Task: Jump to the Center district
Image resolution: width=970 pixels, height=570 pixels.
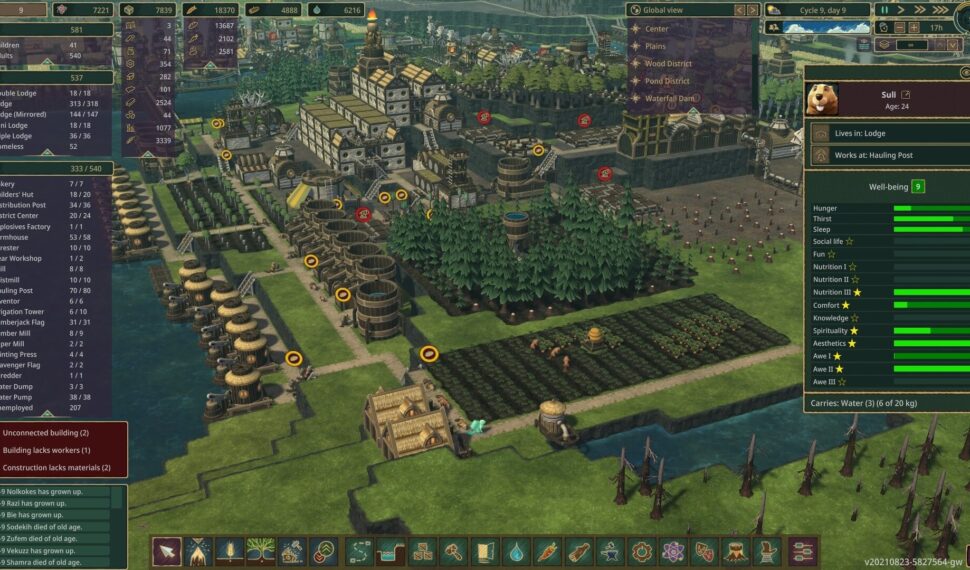Action: (656, 29)
